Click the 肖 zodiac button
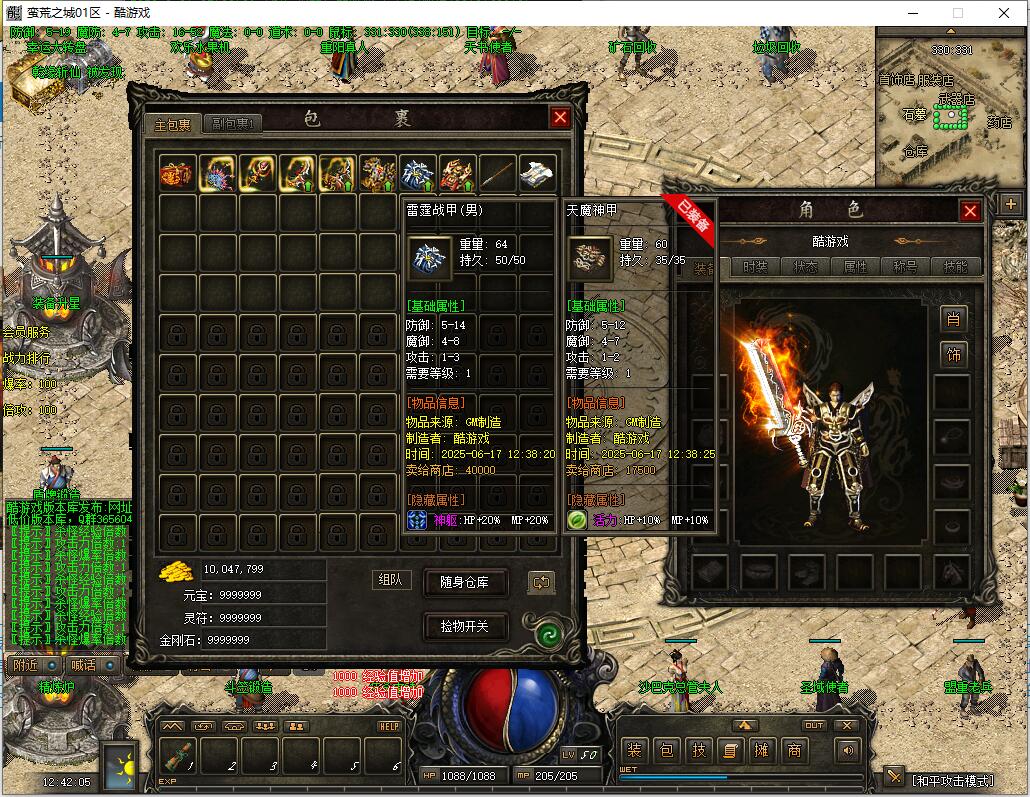The height and width of the screenshot is (797, 1030). [x=953, y=320]
